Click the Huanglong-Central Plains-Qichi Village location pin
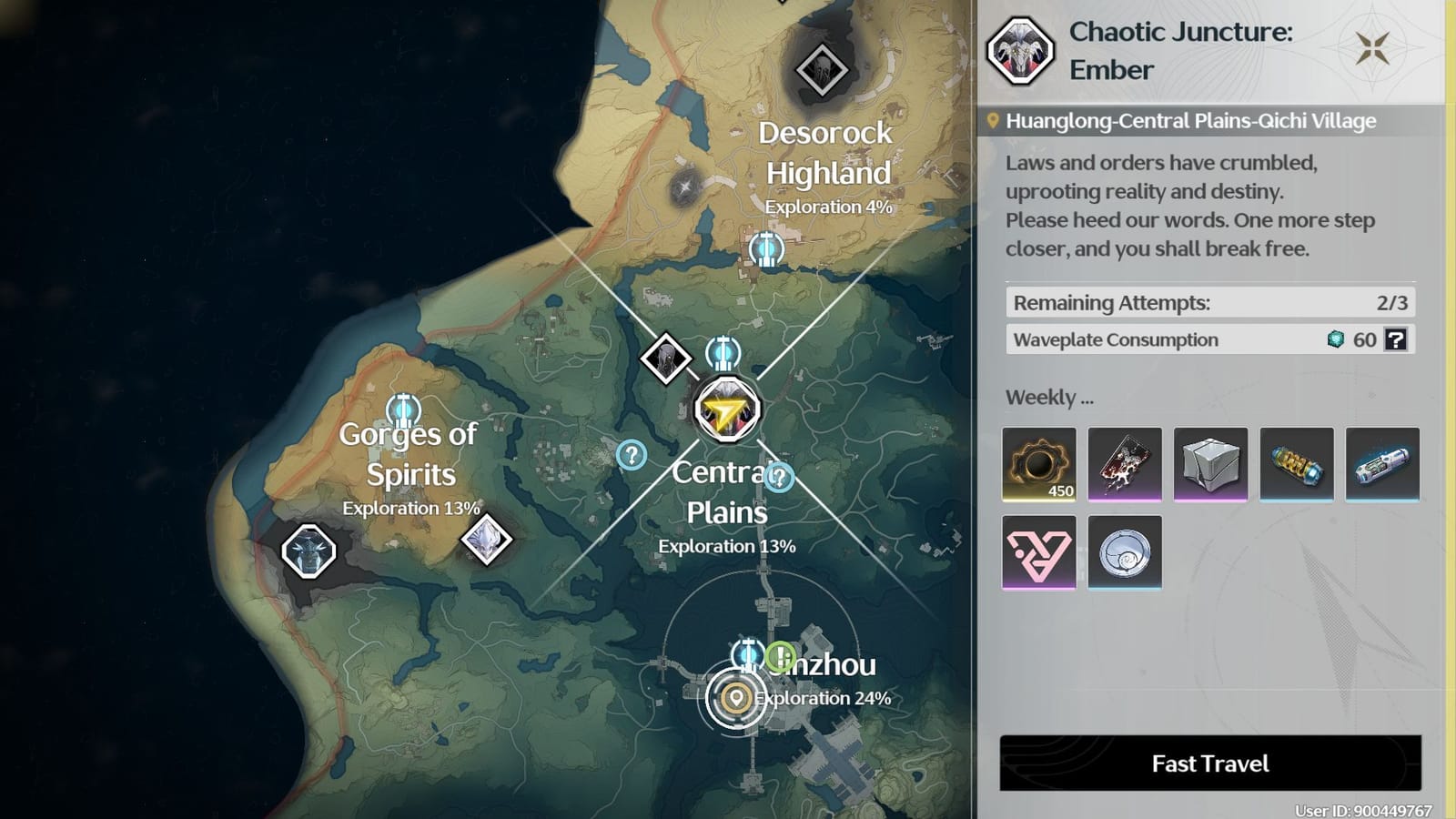1456x819 pixels. 994,118
